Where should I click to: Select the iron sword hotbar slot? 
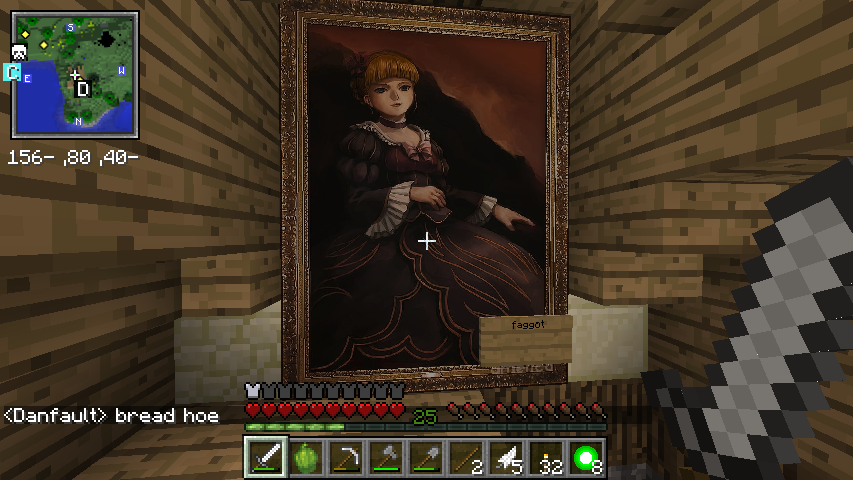click(x=264, y=459)
